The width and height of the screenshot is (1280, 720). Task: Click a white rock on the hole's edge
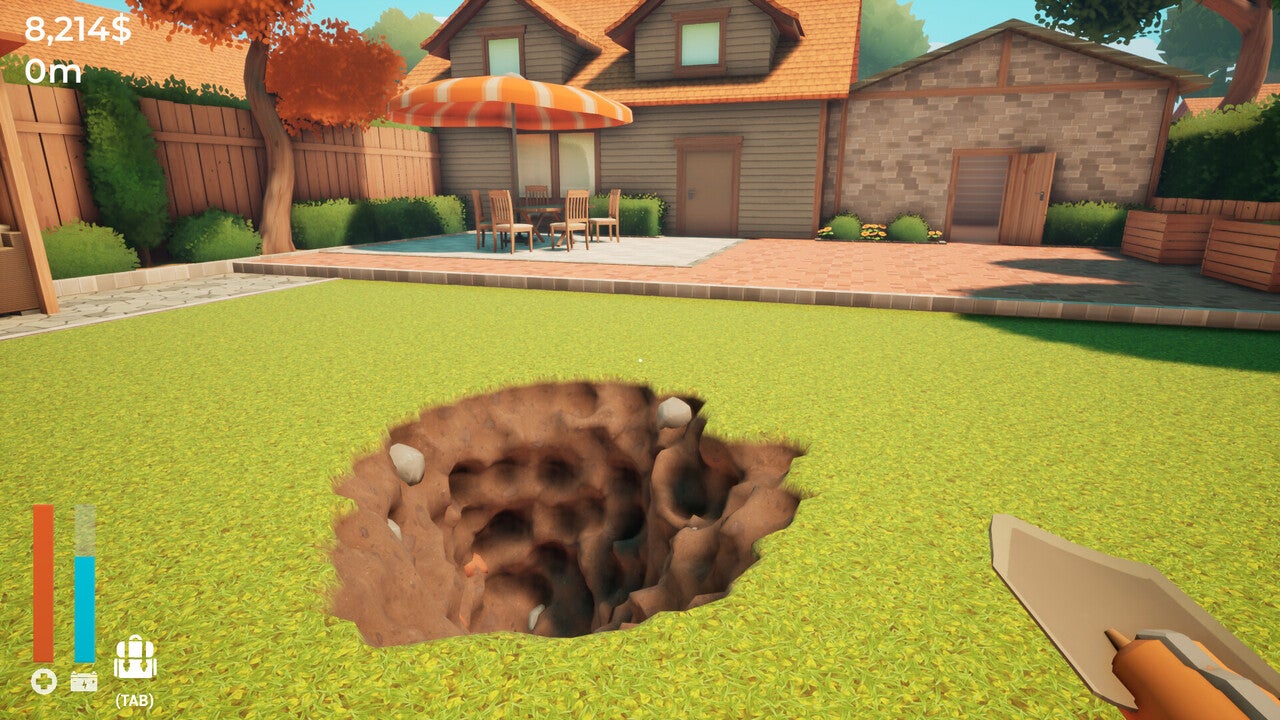tap(672, 413)
